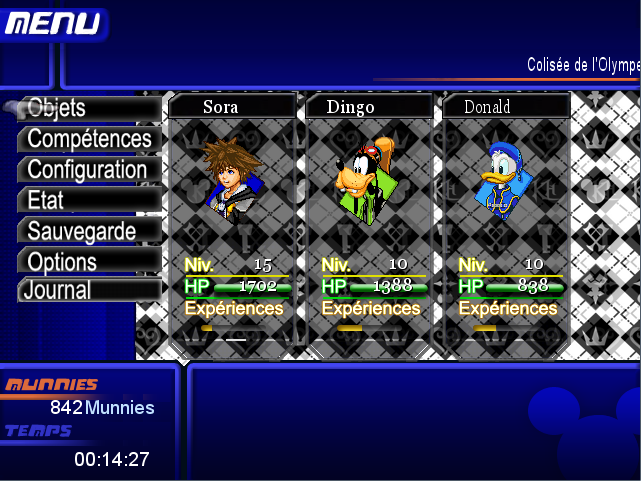Open the Options menu entry
Screen dimensions: 641x481
[x=87, y=262]
